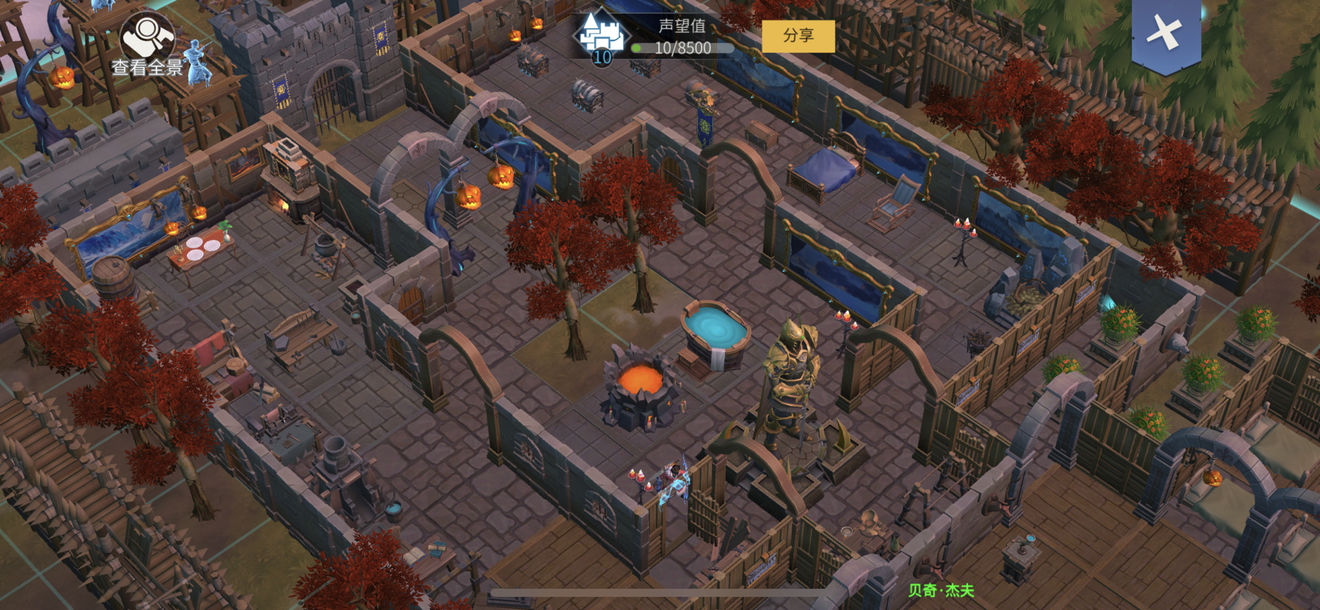
Task: Close the manor view with the X
Action: click(x=1165, y=33)
